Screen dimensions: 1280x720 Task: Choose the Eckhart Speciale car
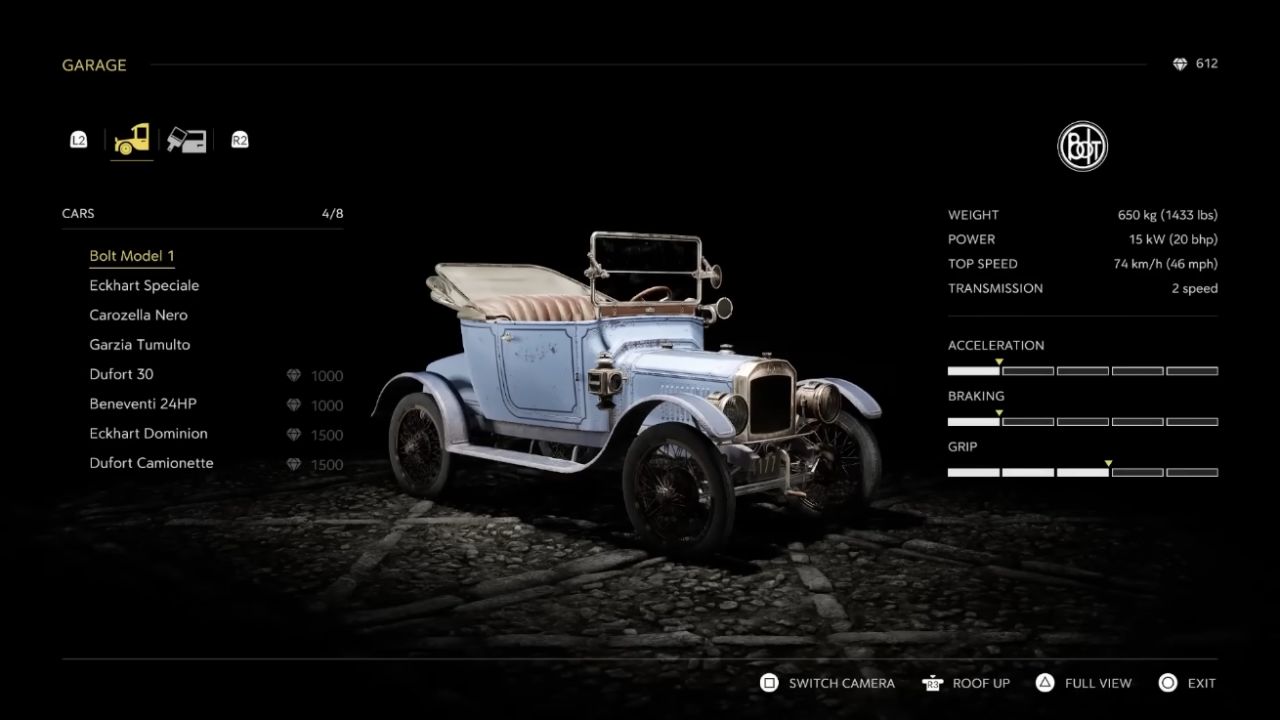tap(144, 286)
